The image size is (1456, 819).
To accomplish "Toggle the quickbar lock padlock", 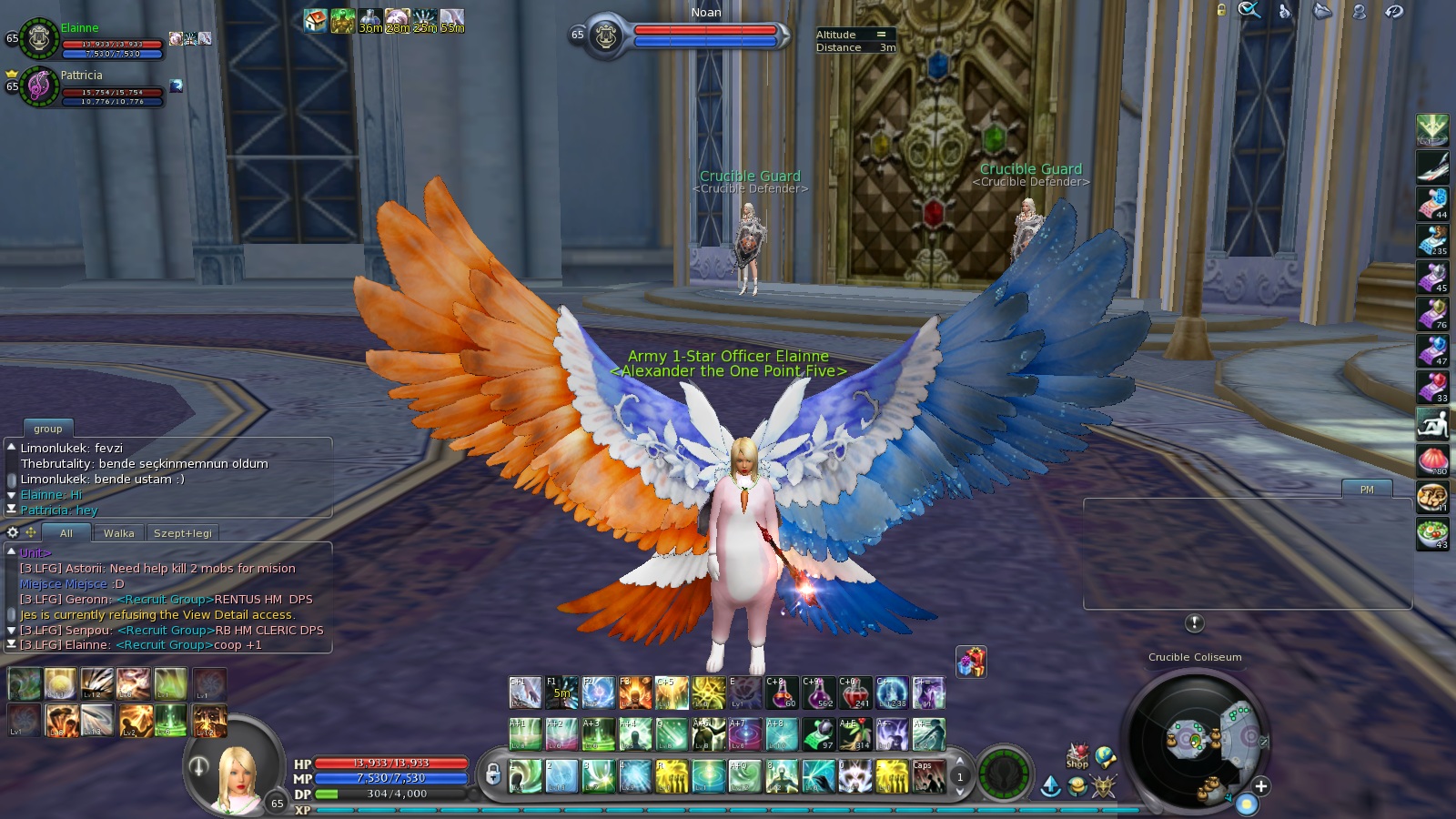I will [x=493, y=774].
